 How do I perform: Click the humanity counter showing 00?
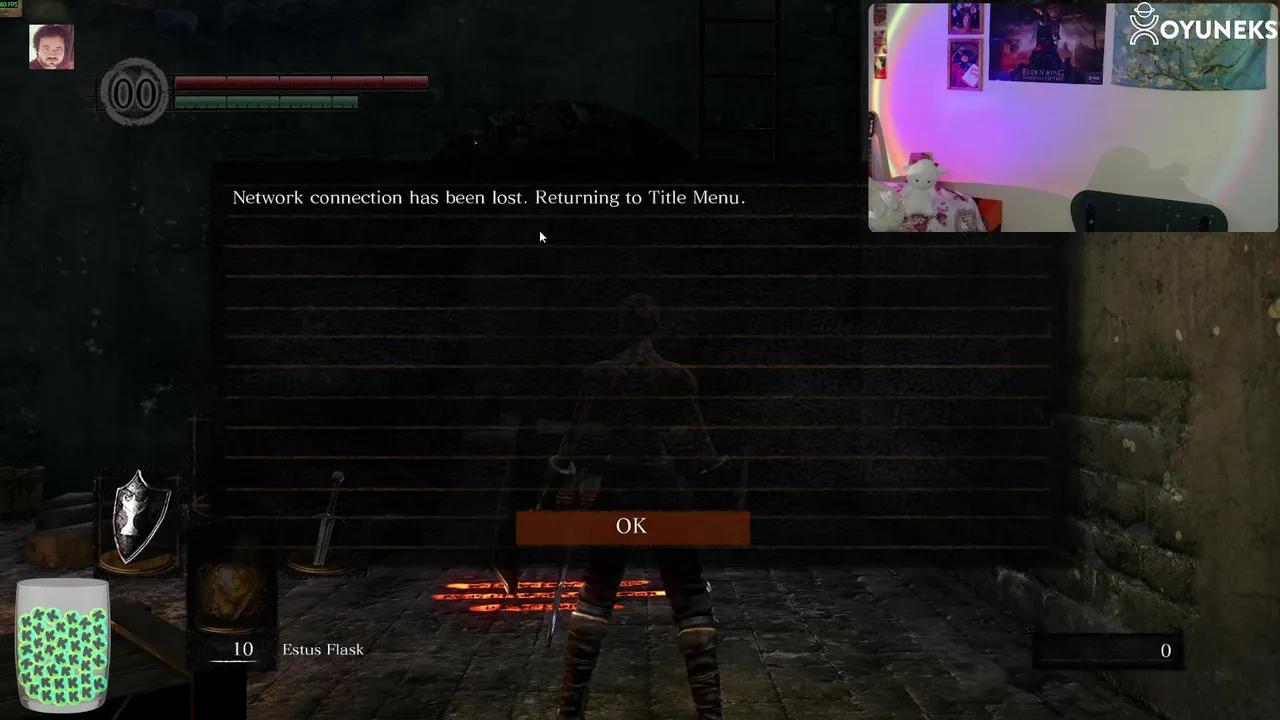pos(134,91)
